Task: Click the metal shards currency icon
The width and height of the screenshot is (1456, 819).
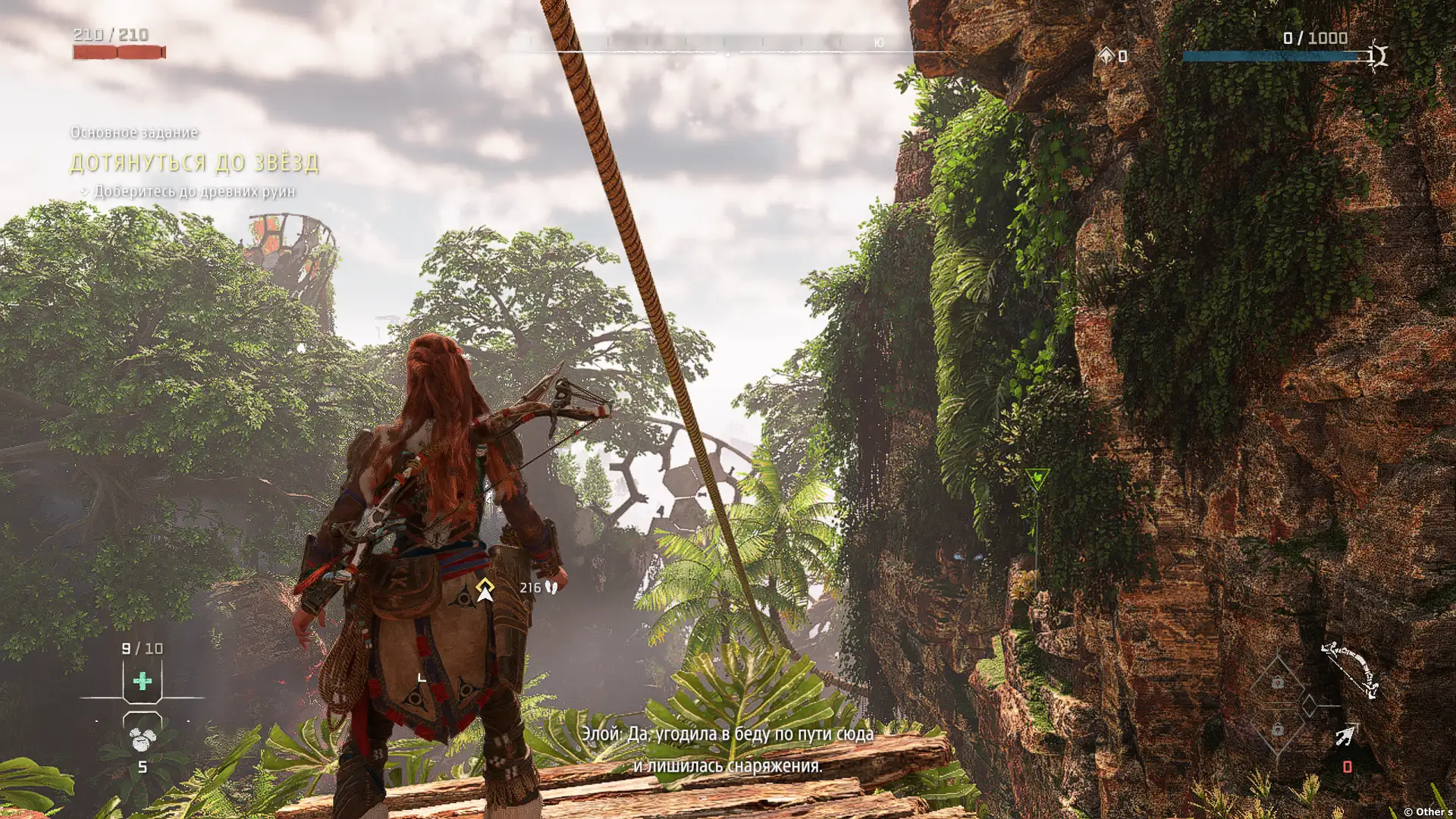Action: coord(1106,55)
